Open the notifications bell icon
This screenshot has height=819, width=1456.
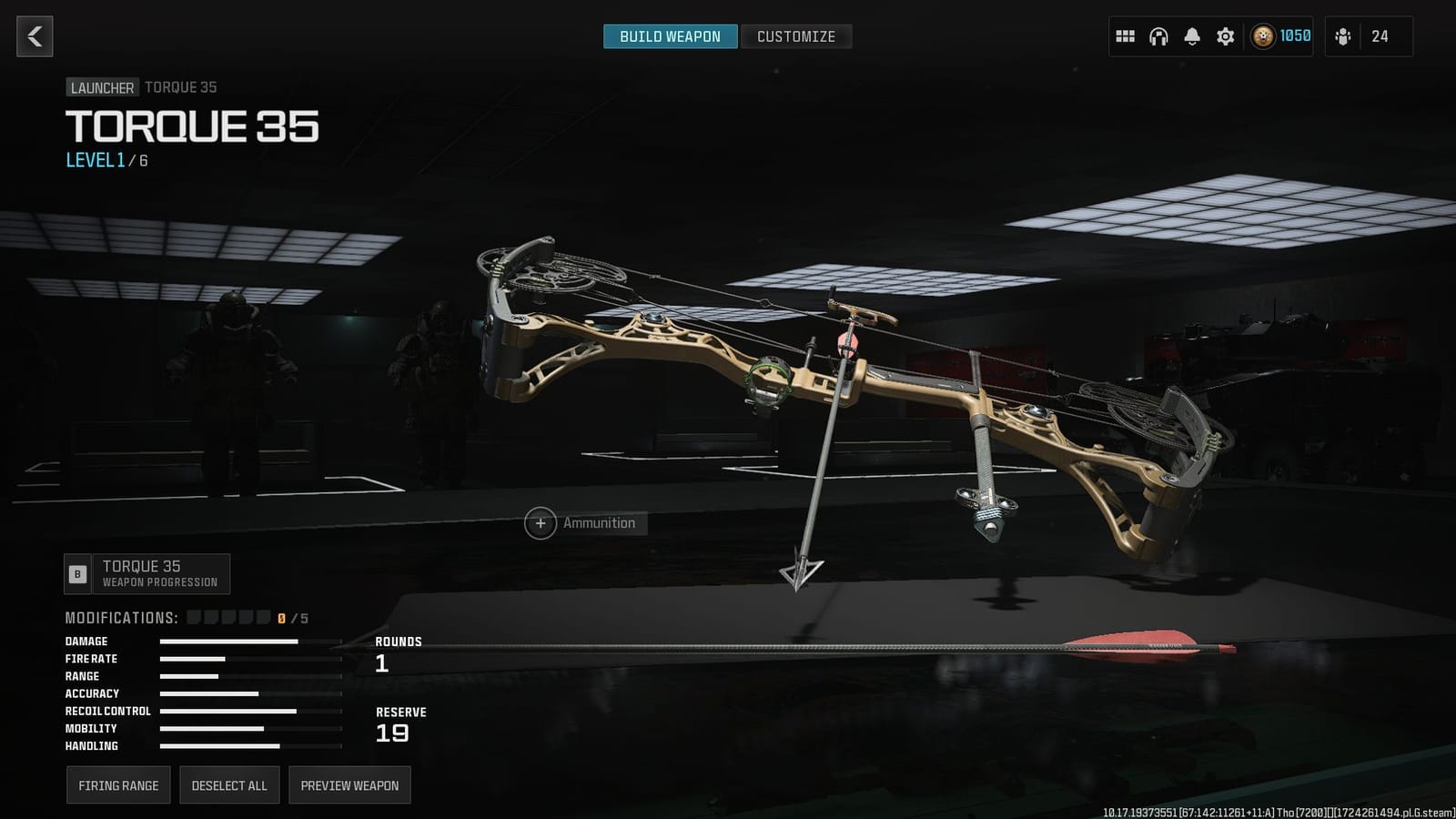1190,36
